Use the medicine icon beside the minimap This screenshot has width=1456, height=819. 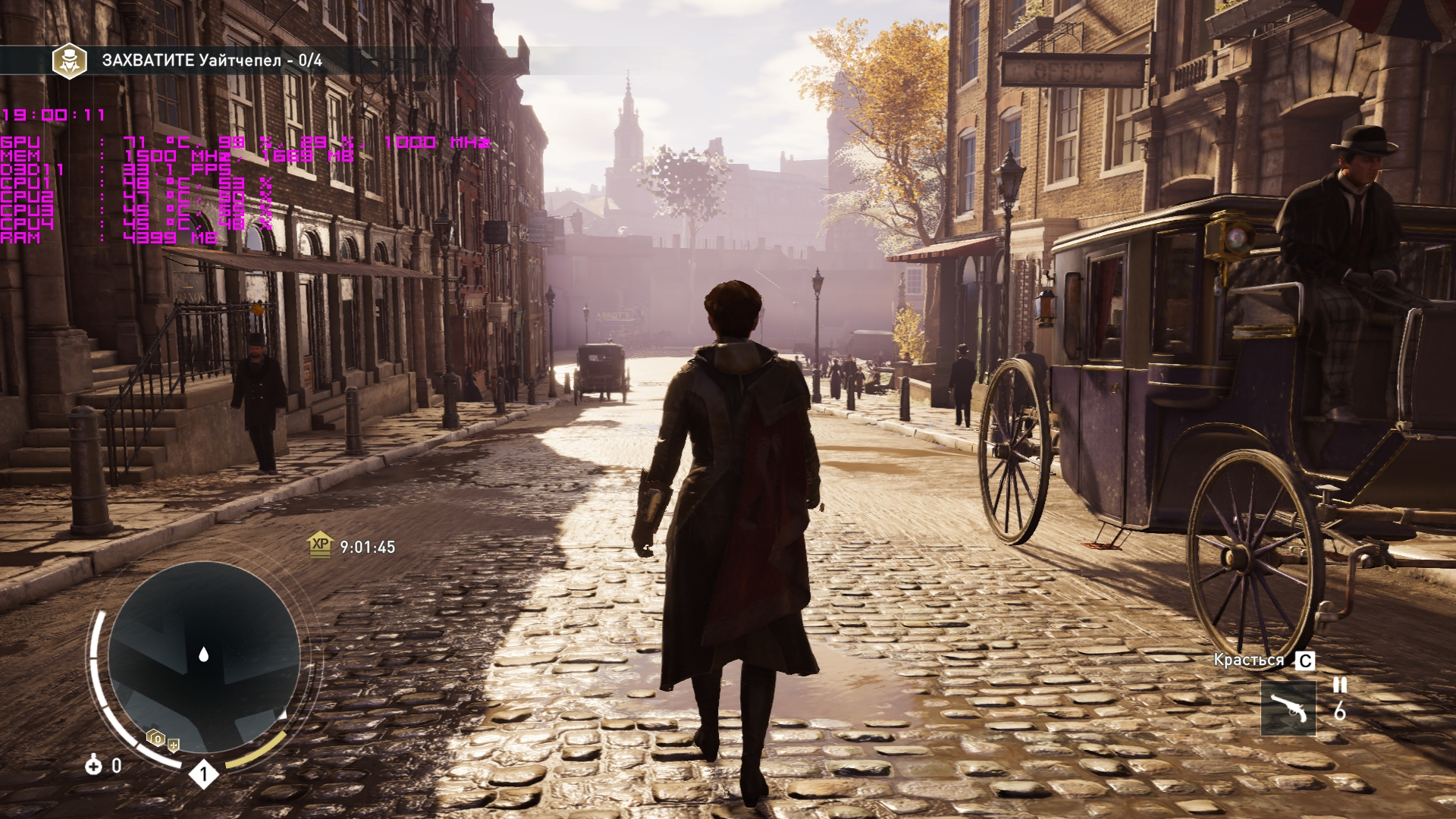[x=93, y=765]
